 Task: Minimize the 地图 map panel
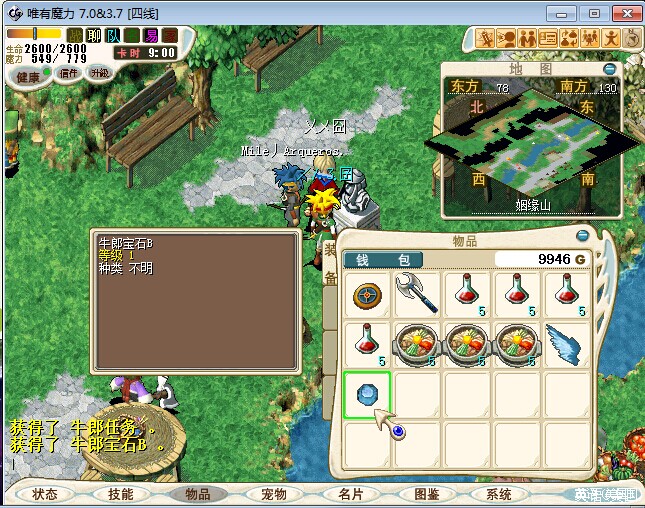click(x=609, y=69)
